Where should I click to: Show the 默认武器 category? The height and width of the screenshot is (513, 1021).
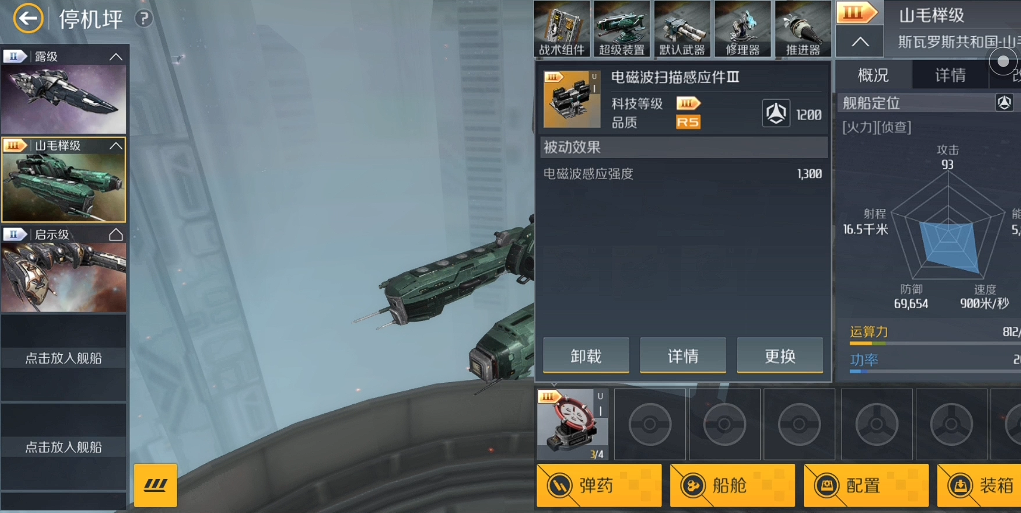pyautogui.click(x=682, y=29)
